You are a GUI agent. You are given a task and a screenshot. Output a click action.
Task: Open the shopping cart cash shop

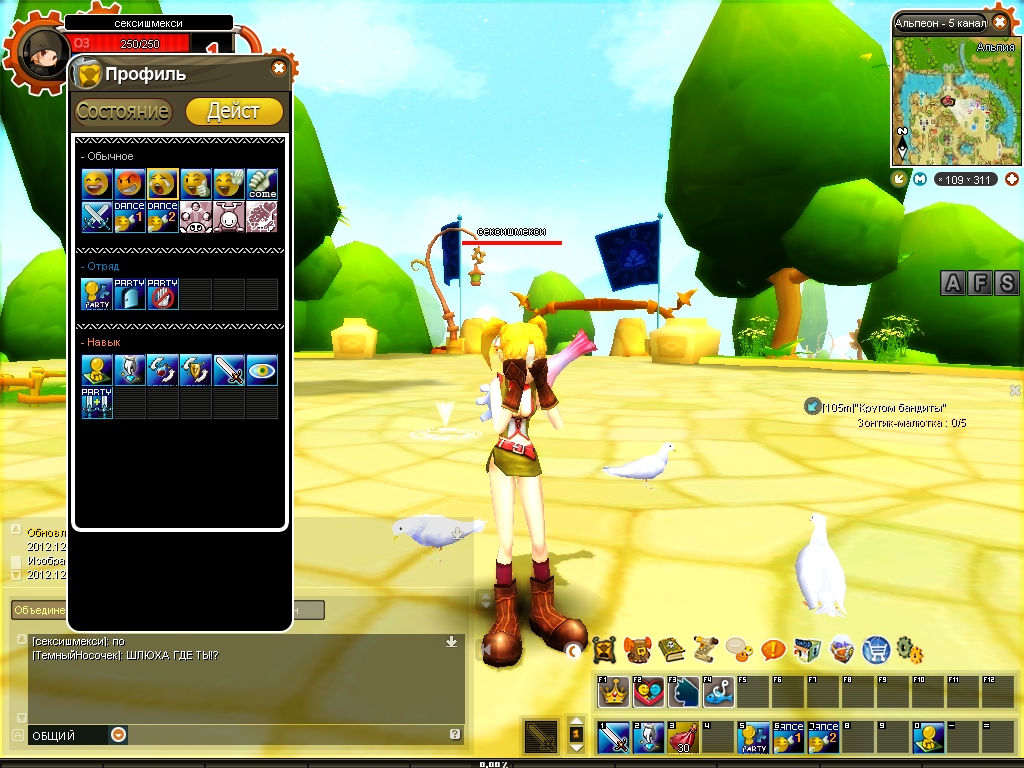tap(876, 649)
